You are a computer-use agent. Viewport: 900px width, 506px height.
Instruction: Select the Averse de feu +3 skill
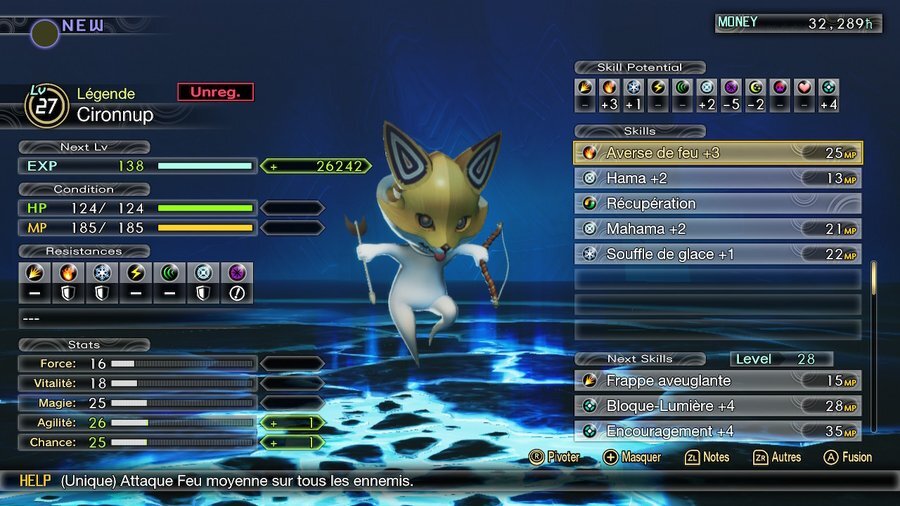(717, 153)
